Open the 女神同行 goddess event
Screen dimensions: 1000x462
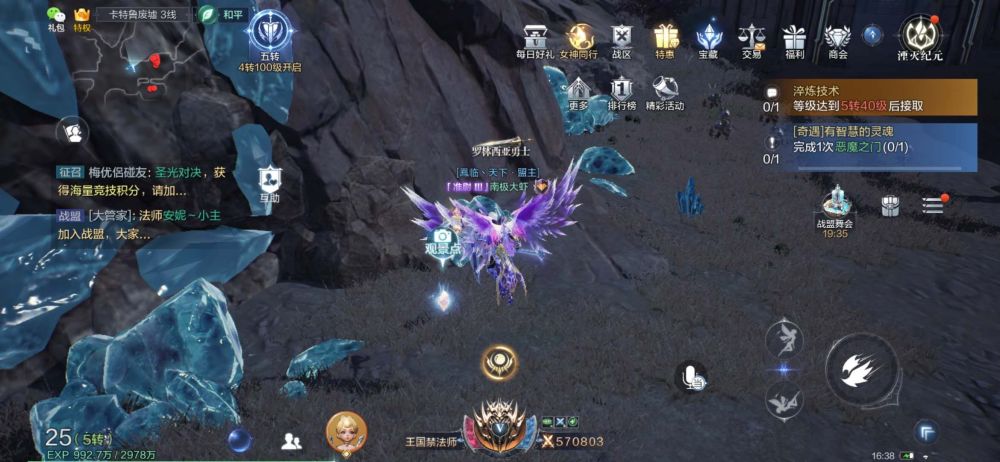pyautogui.click(x=577, y=39)
